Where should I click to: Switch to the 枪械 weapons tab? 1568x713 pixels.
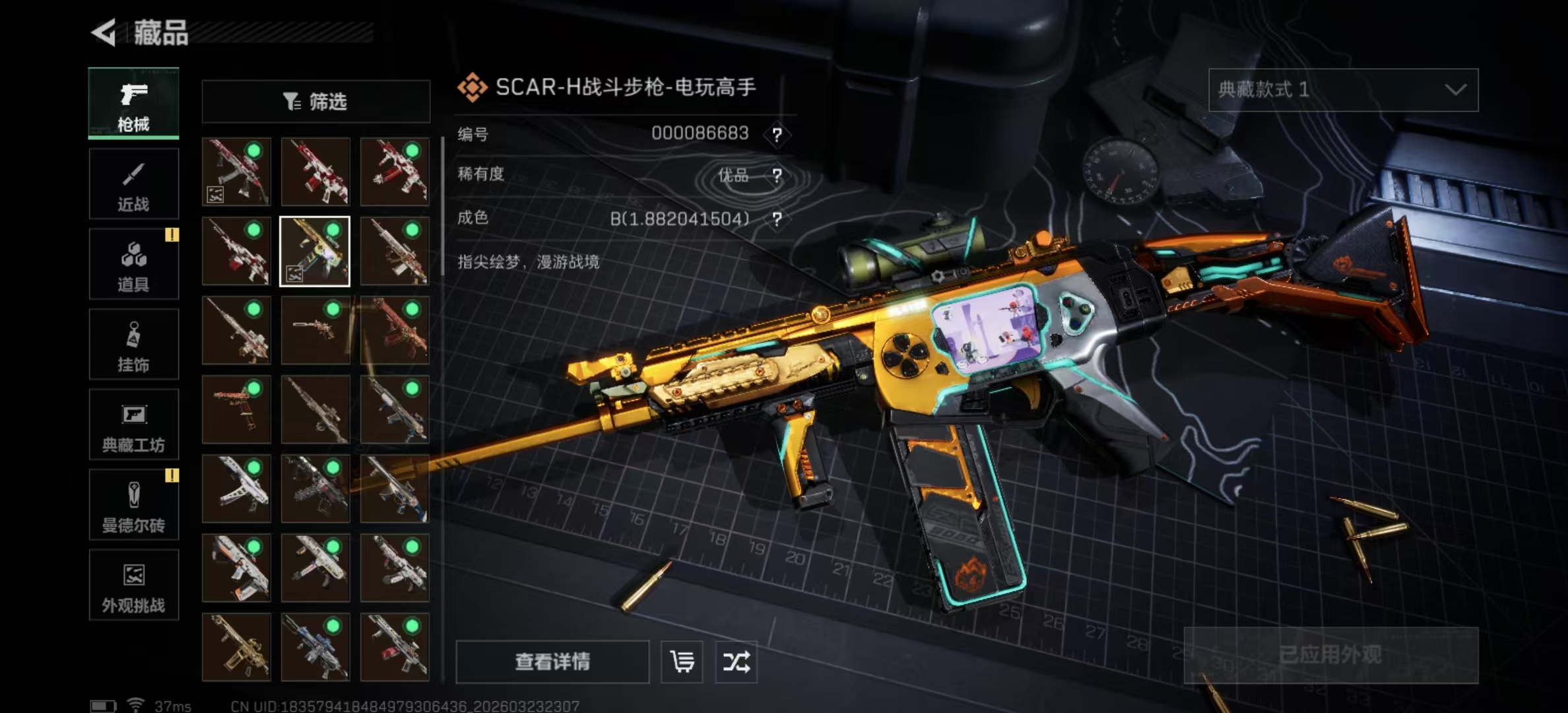[133, 104]
